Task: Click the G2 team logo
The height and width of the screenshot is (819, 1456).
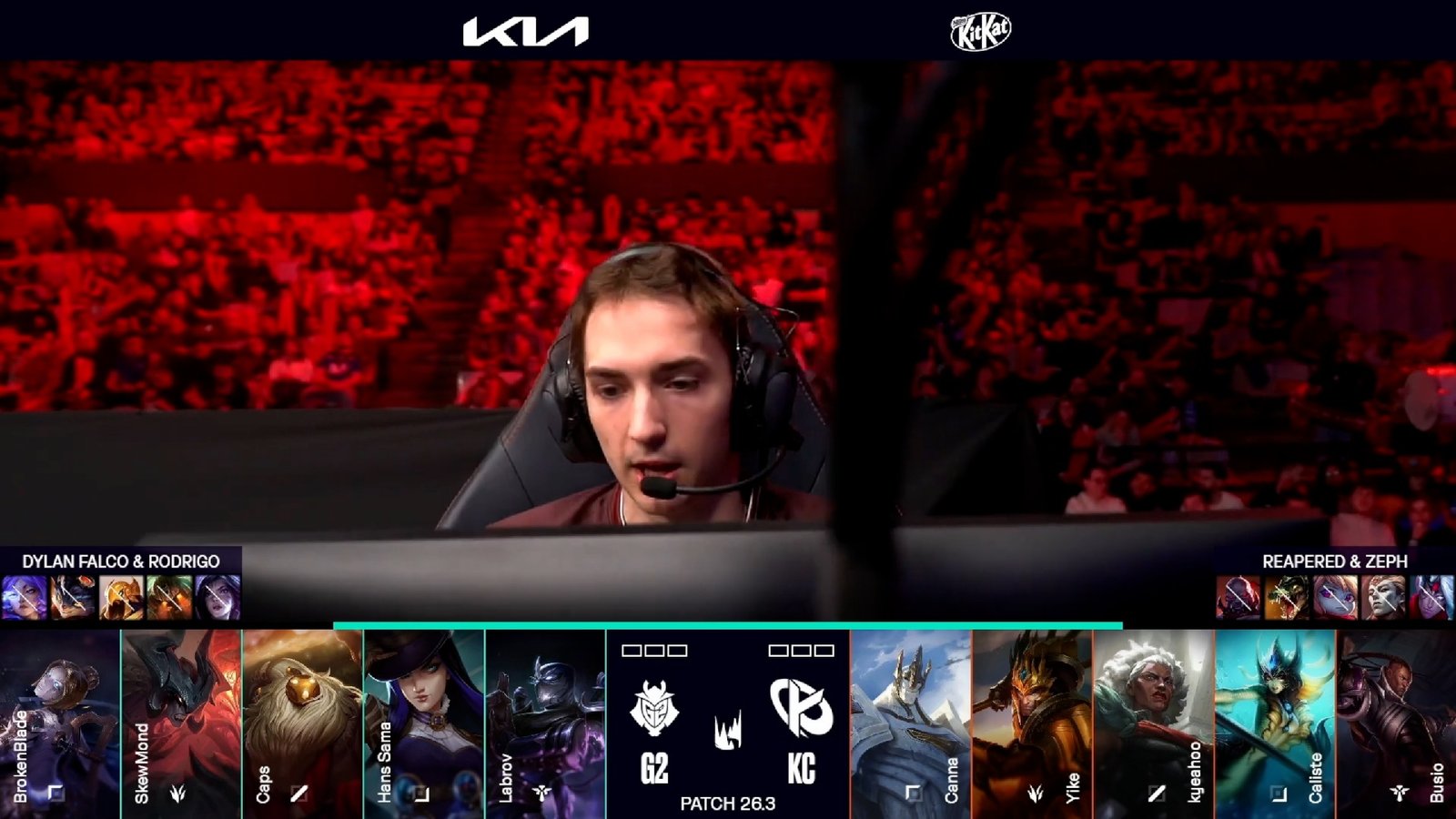Action: point(653,708)
